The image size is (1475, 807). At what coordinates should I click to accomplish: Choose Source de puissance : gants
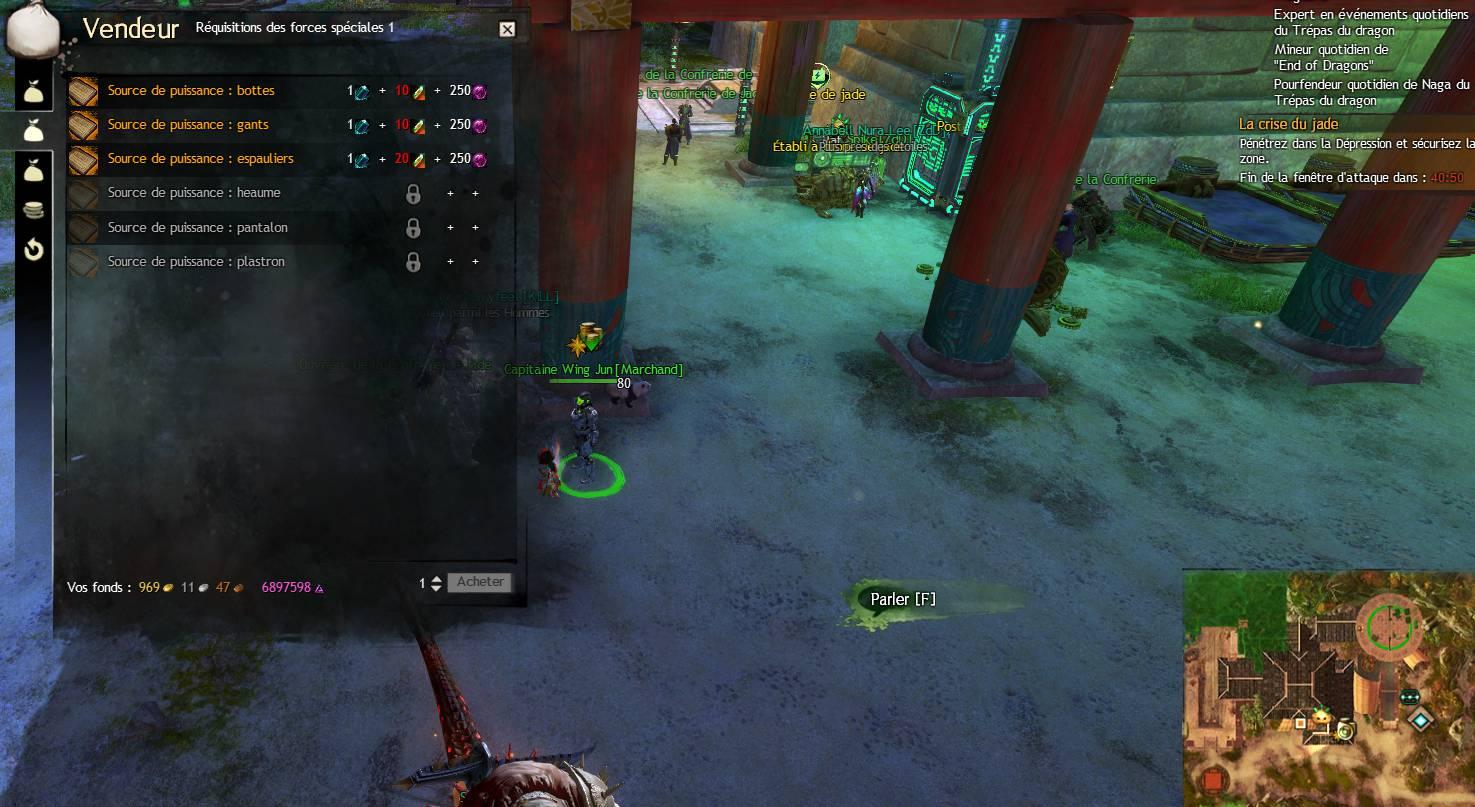(188, 125)
